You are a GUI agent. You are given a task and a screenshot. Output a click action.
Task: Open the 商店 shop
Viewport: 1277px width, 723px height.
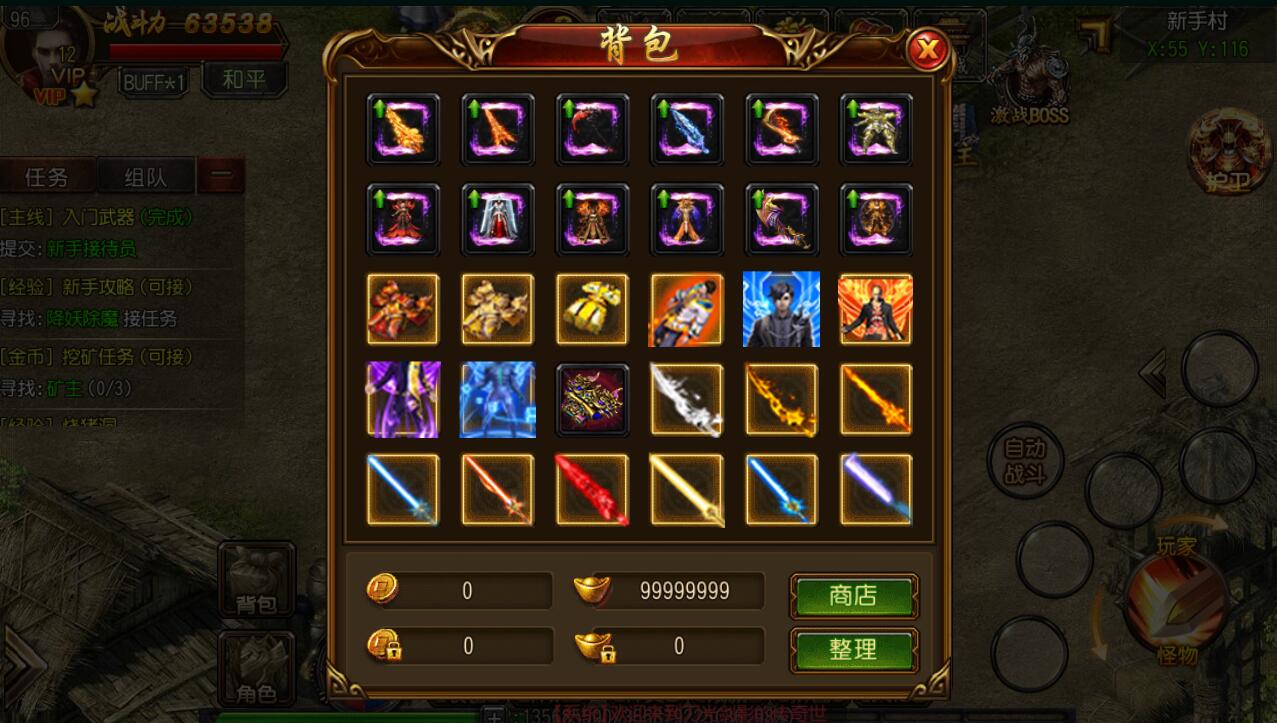853,596
